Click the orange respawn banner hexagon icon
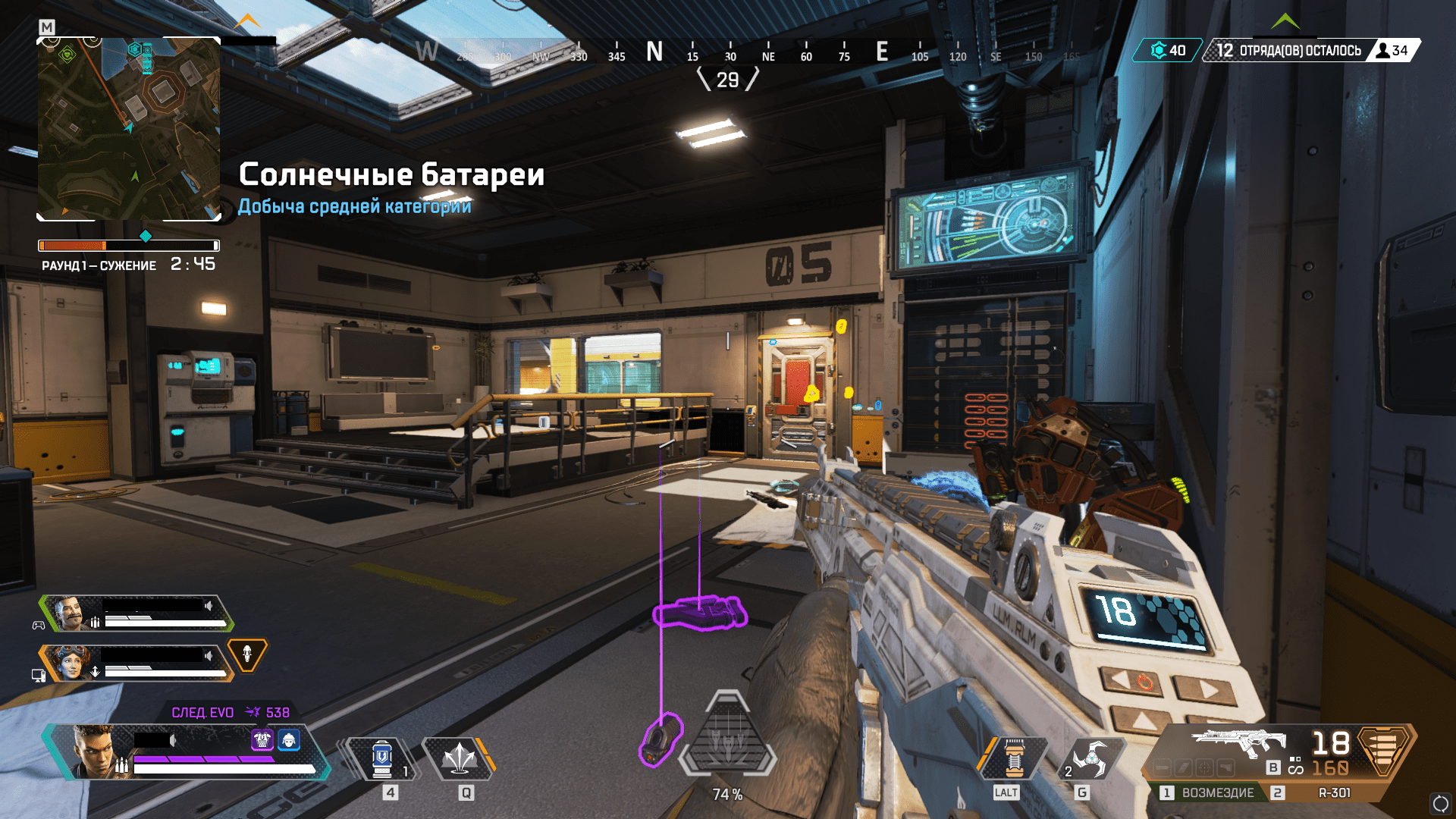Screen dimensions: 1456x819 coord(247,654)
